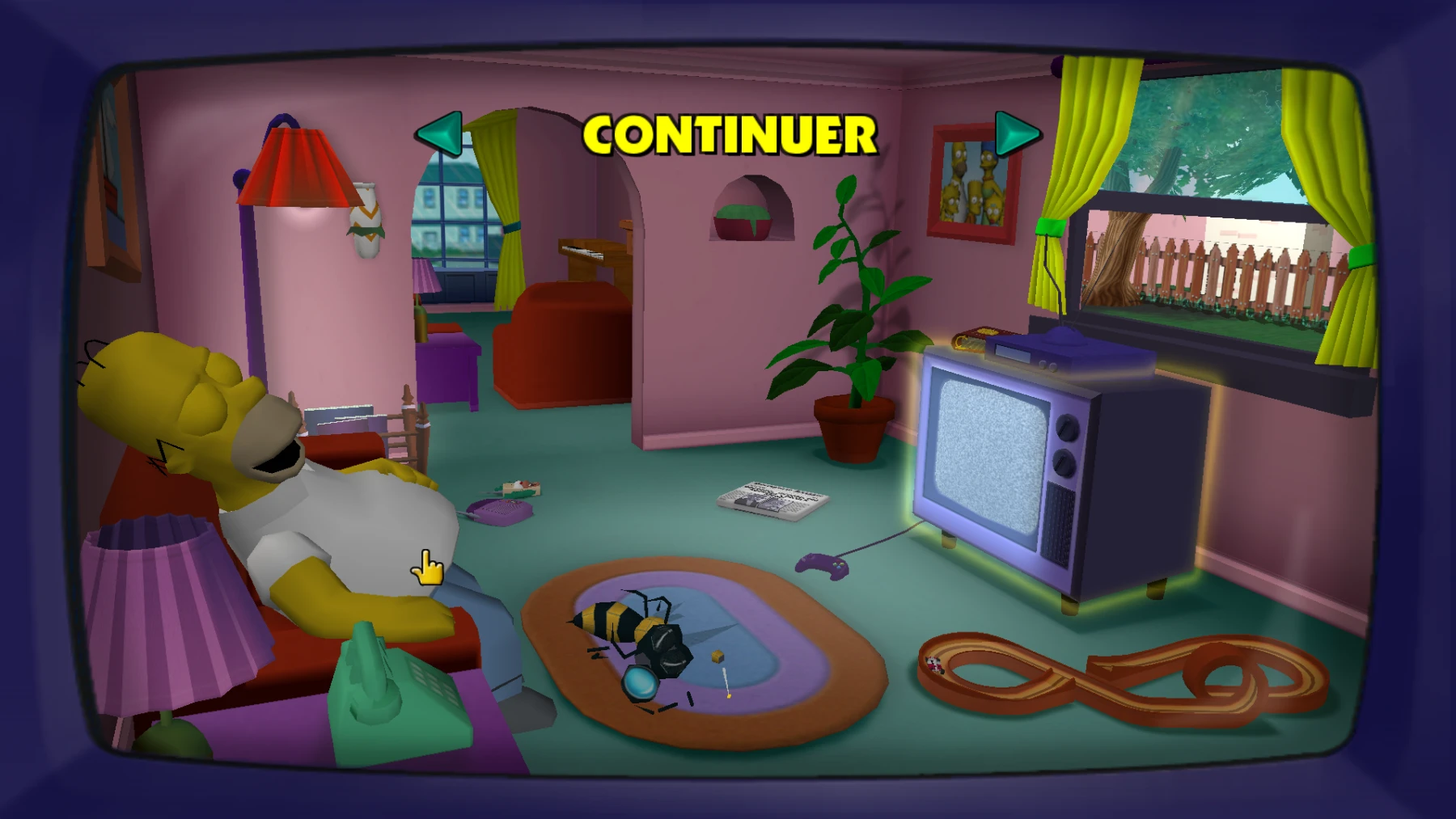Select the magnifying glass on the rug
The width and height of the screenshot is (1456, 819).
639,683
